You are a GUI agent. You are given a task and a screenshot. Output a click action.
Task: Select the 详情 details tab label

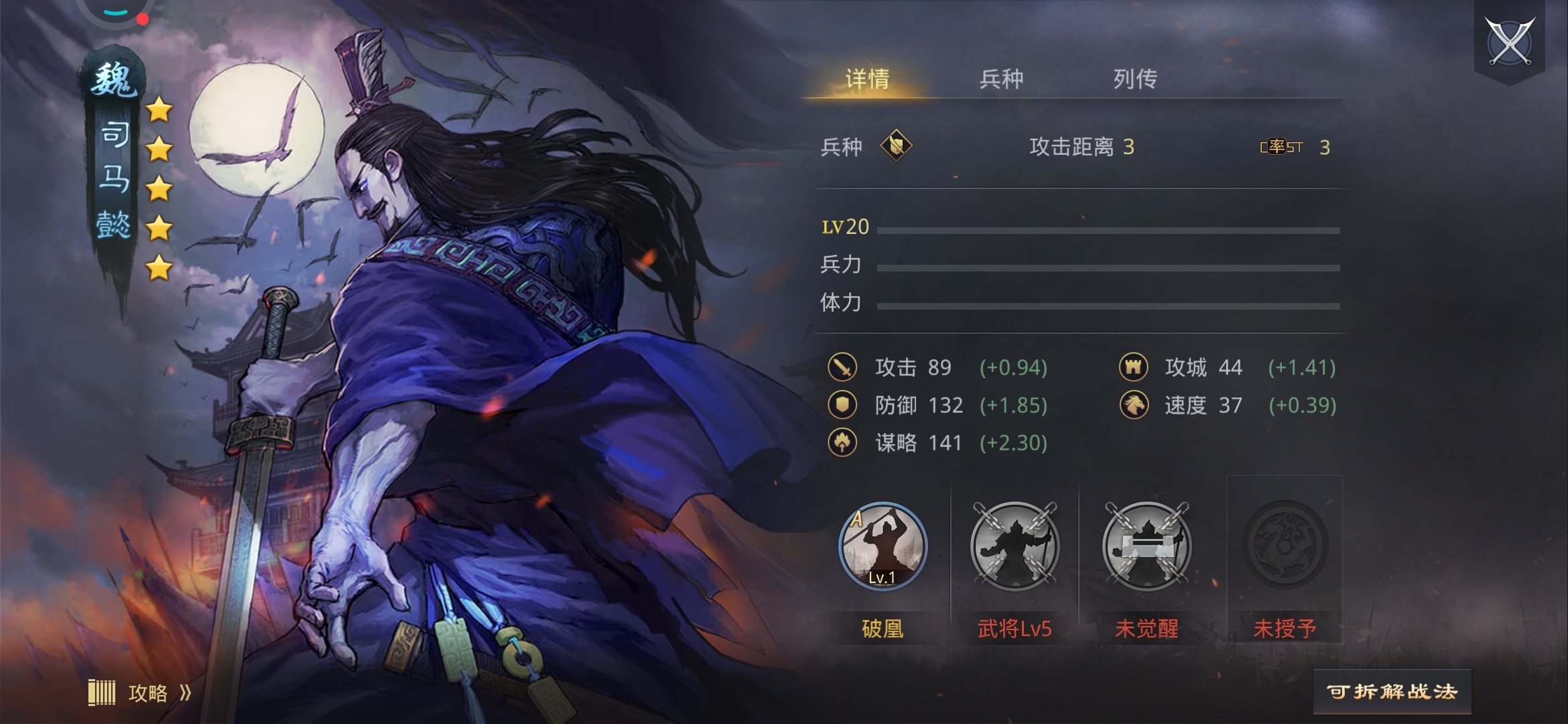click(868, 79)
